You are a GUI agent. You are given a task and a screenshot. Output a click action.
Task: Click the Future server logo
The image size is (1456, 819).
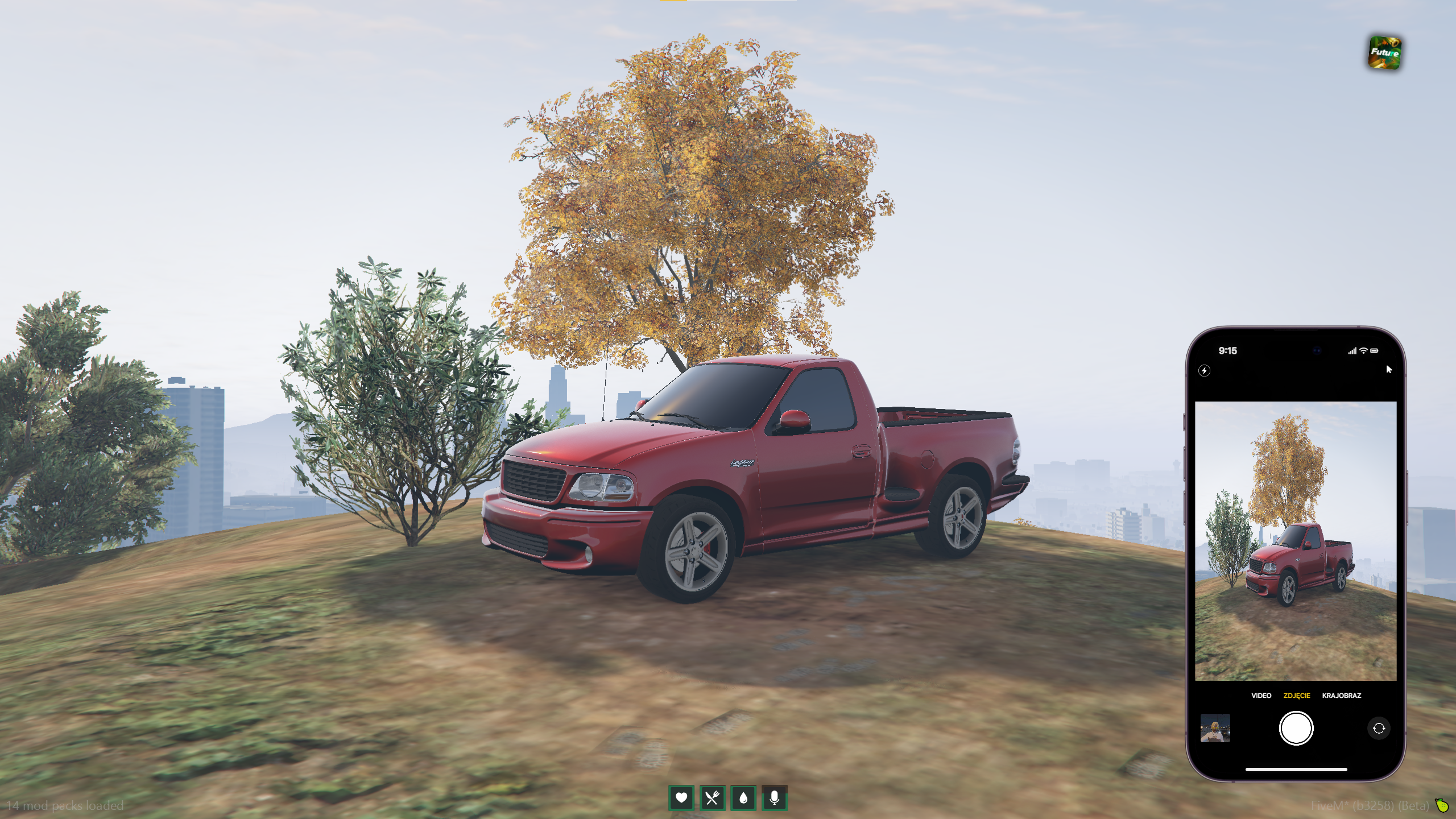pos(1384,53)
